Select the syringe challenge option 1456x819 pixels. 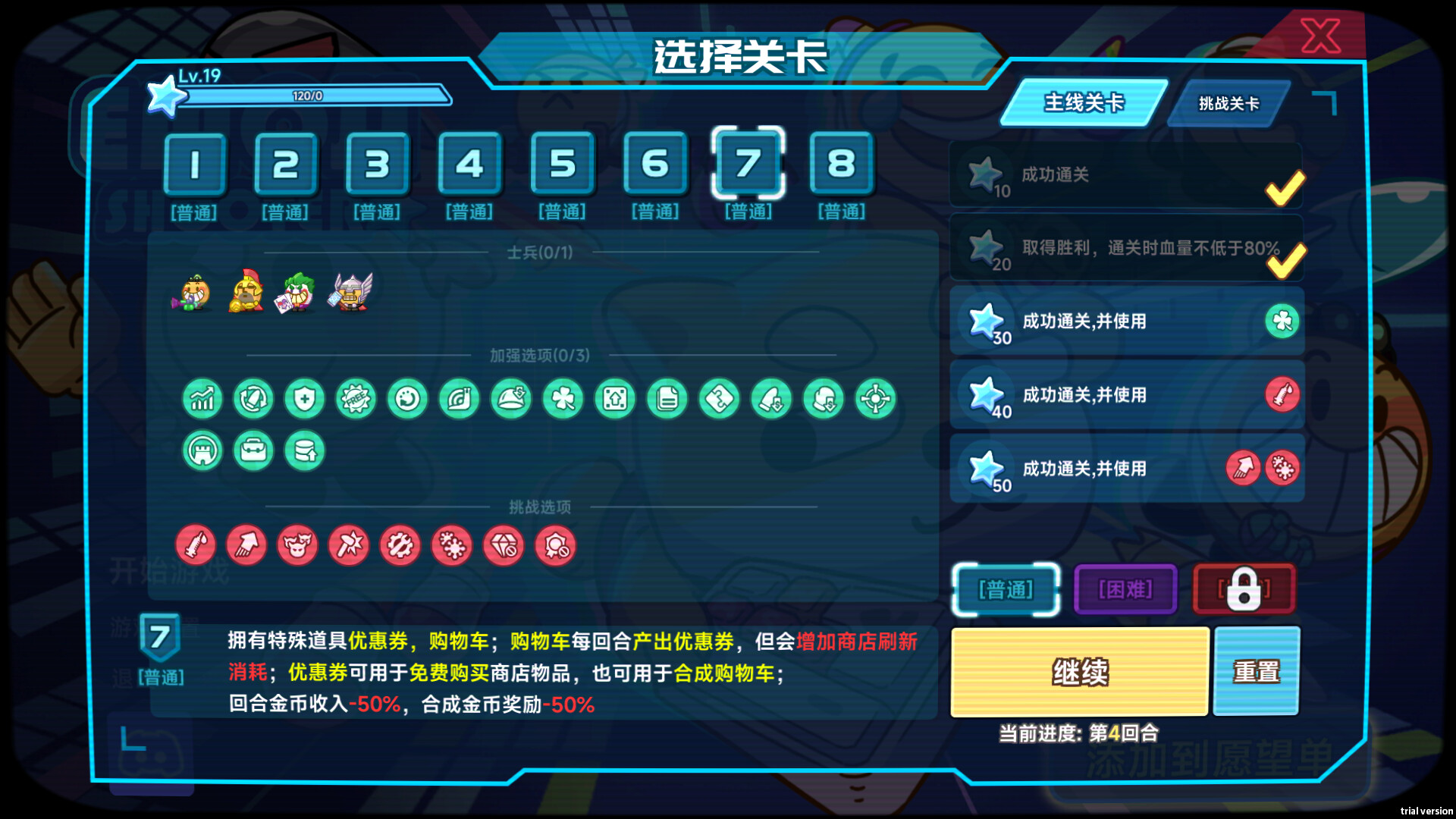196,545
